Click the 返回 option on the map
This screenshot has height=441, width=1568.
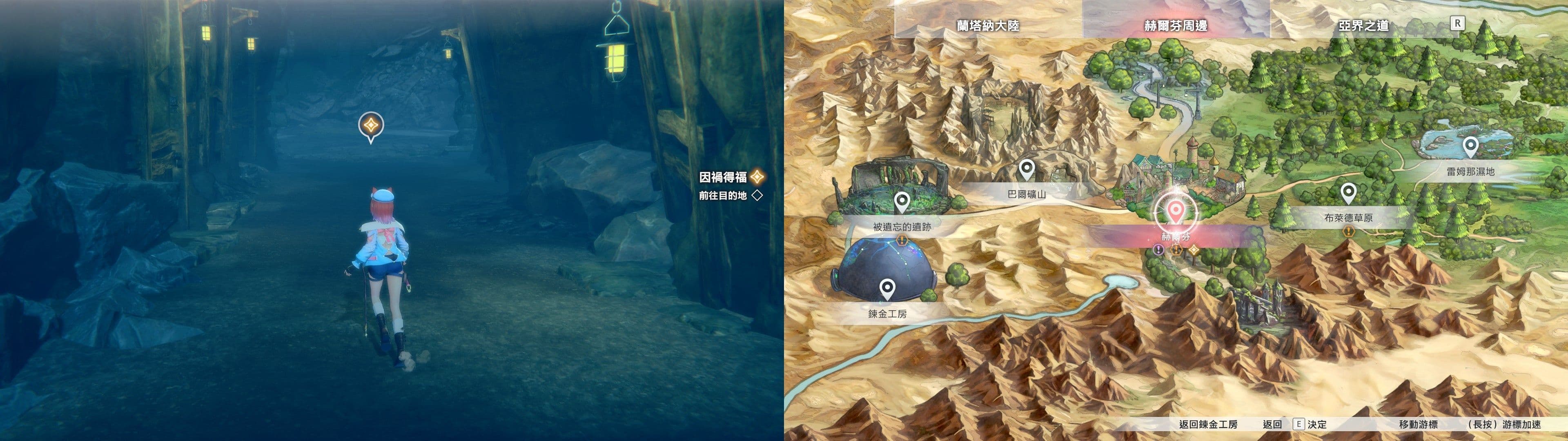tap(1272, 425)
